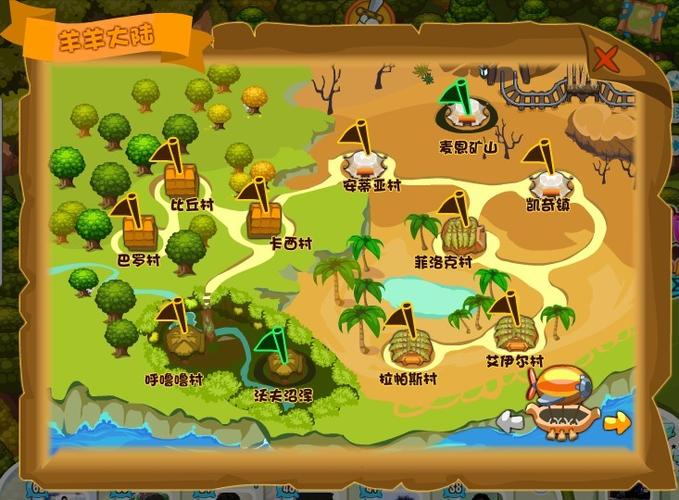Close the 羊羊大陆 world map
The height and width of the screenshot is (500, 679).
point(606,58)
